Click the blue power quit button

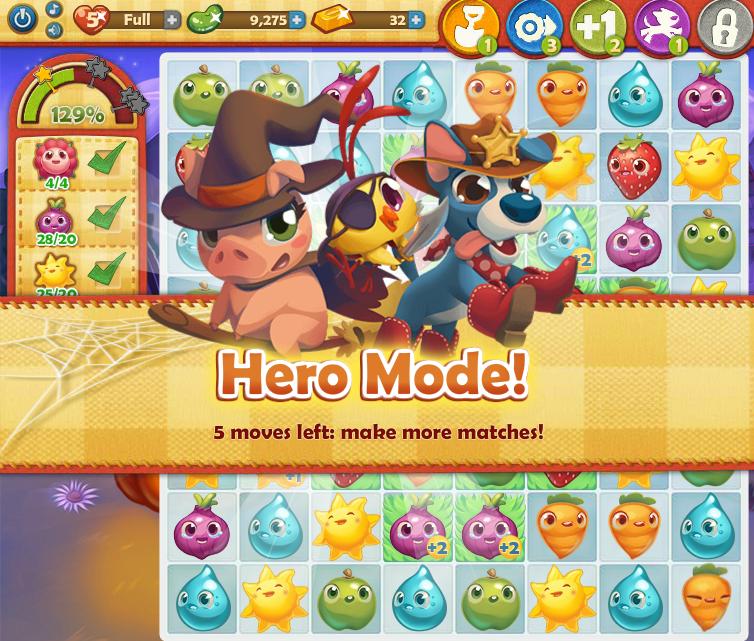point(22,18)
